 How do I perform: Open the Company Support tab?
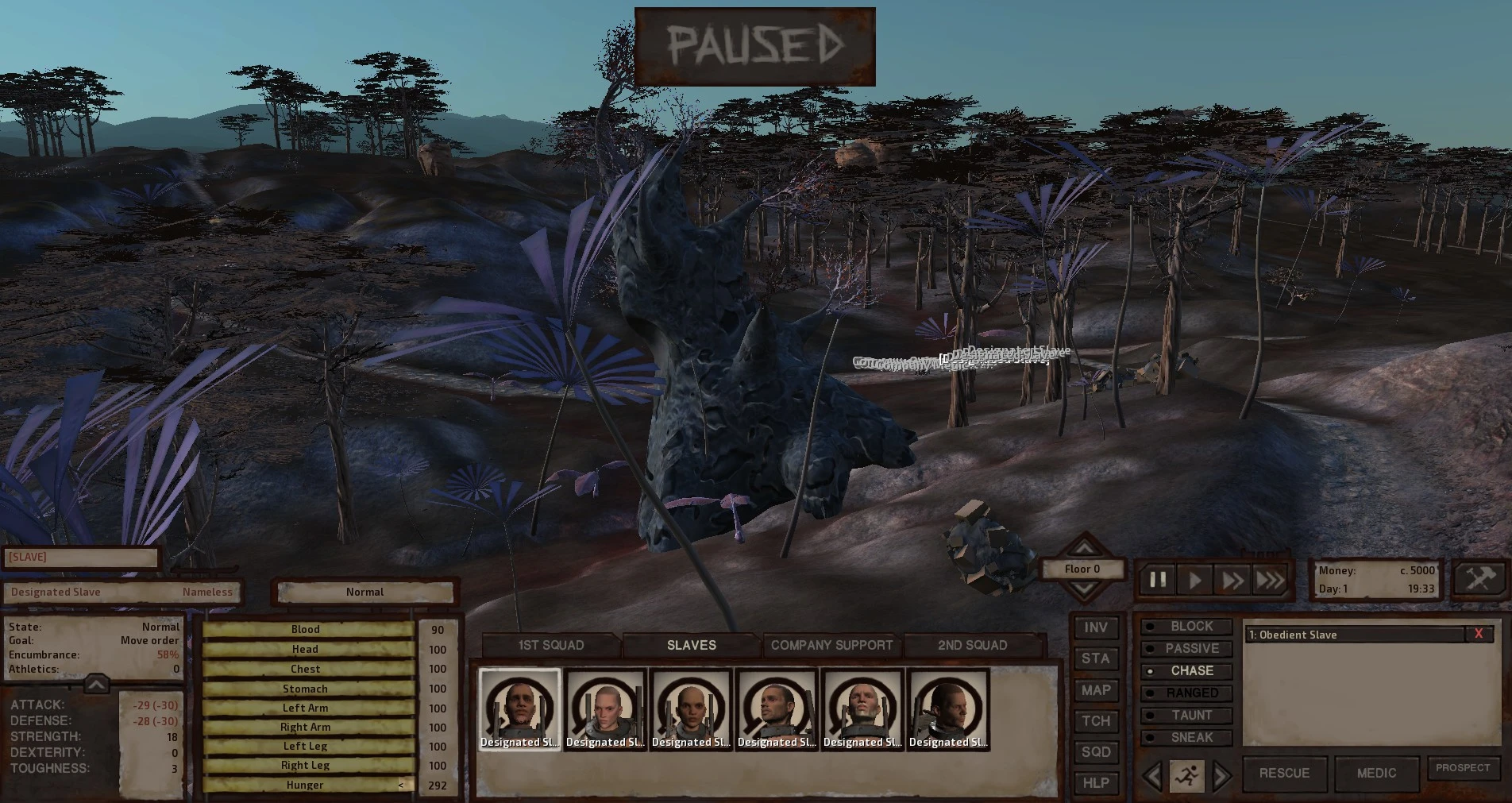click(x=831, y=645)
